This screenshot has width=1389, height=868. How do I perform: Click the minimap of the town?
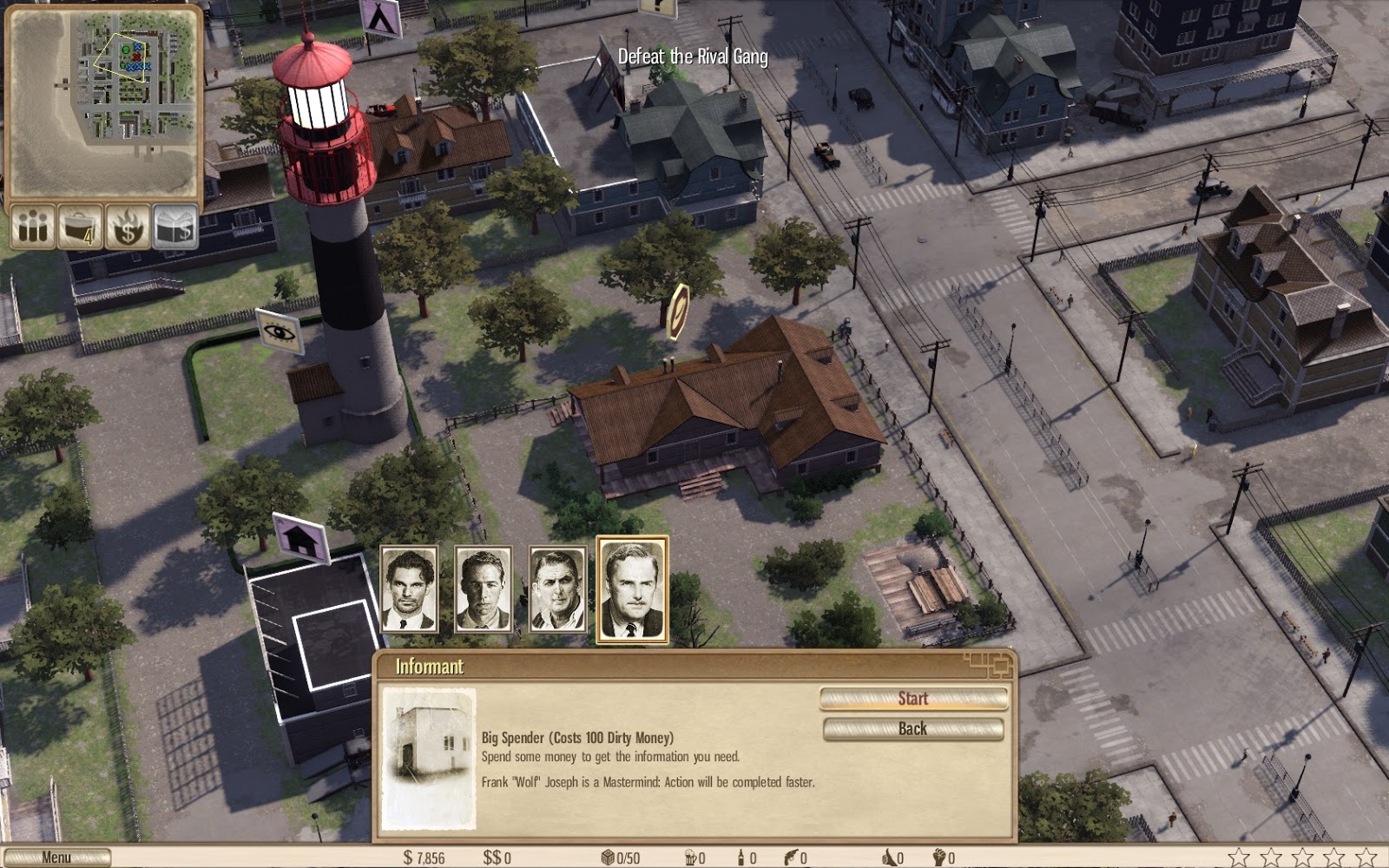(x=103, y=102)
